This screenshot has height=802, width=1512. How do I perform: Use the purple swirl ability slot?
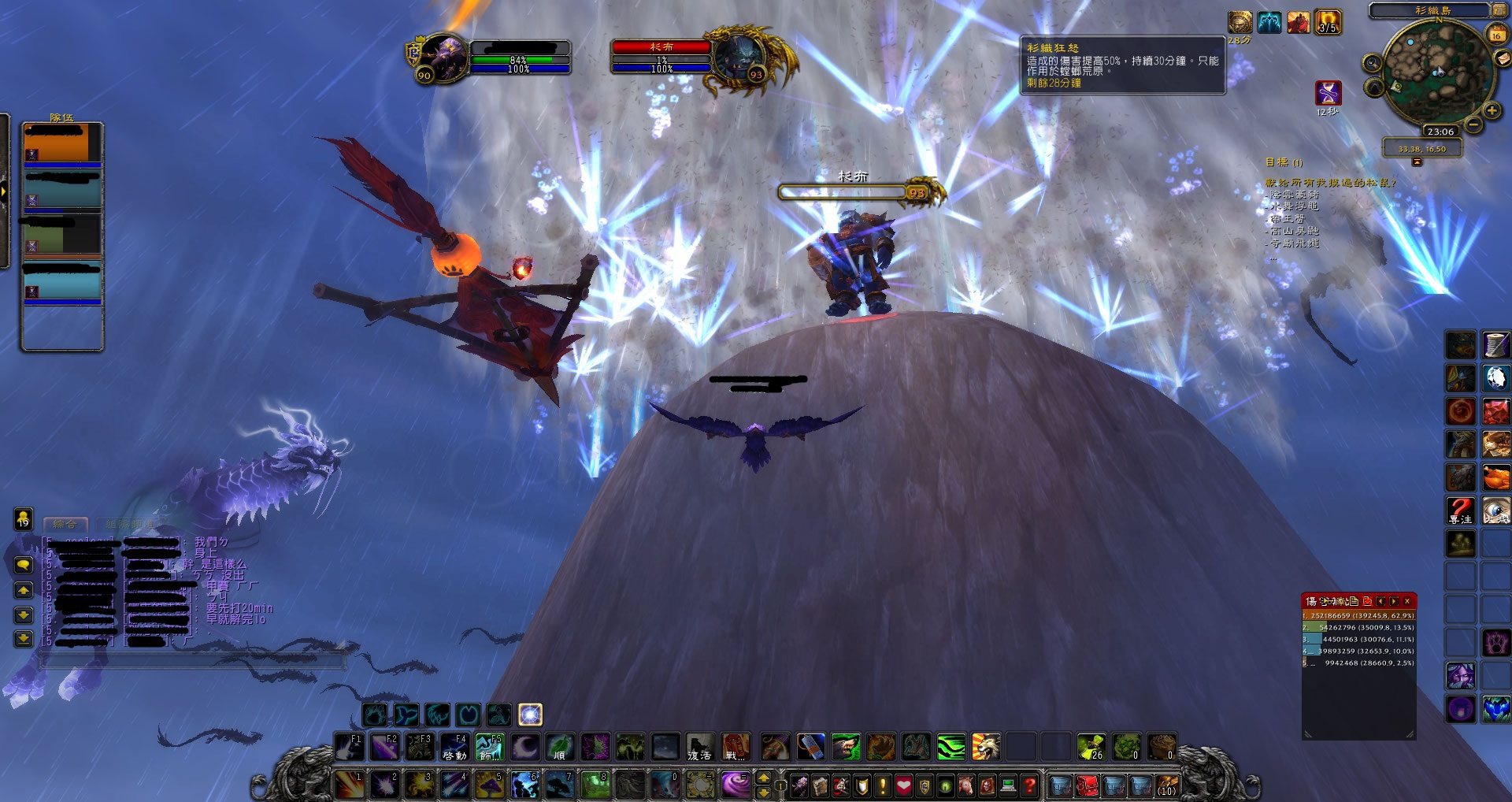click(736, 785)
